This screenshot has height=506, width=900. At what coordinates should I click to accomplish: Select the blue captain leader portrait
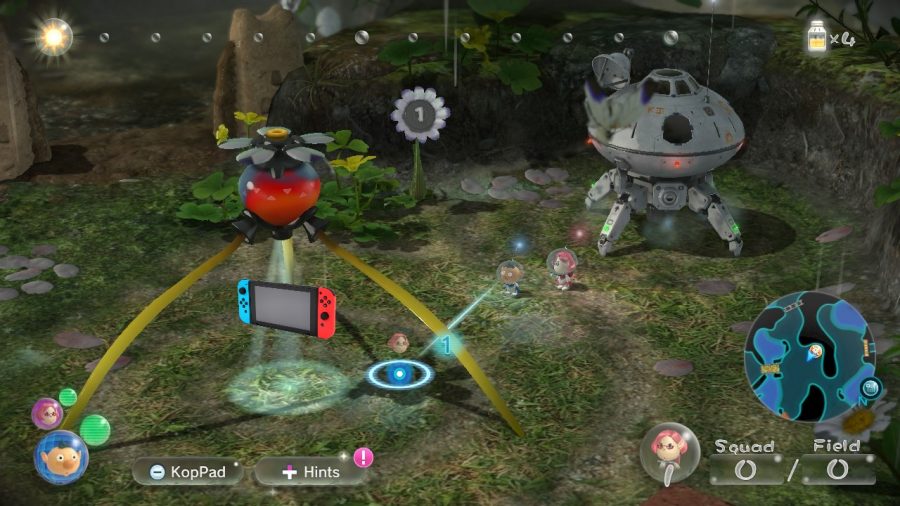61,457
